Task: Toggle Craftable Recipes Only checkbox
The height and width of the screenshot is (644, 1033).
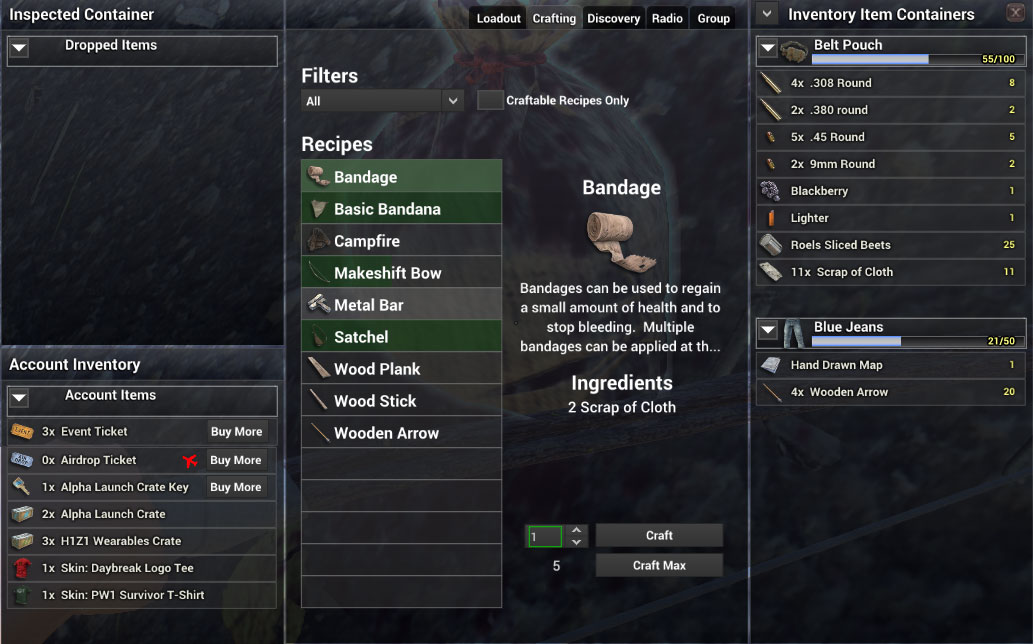Action: 490,101
